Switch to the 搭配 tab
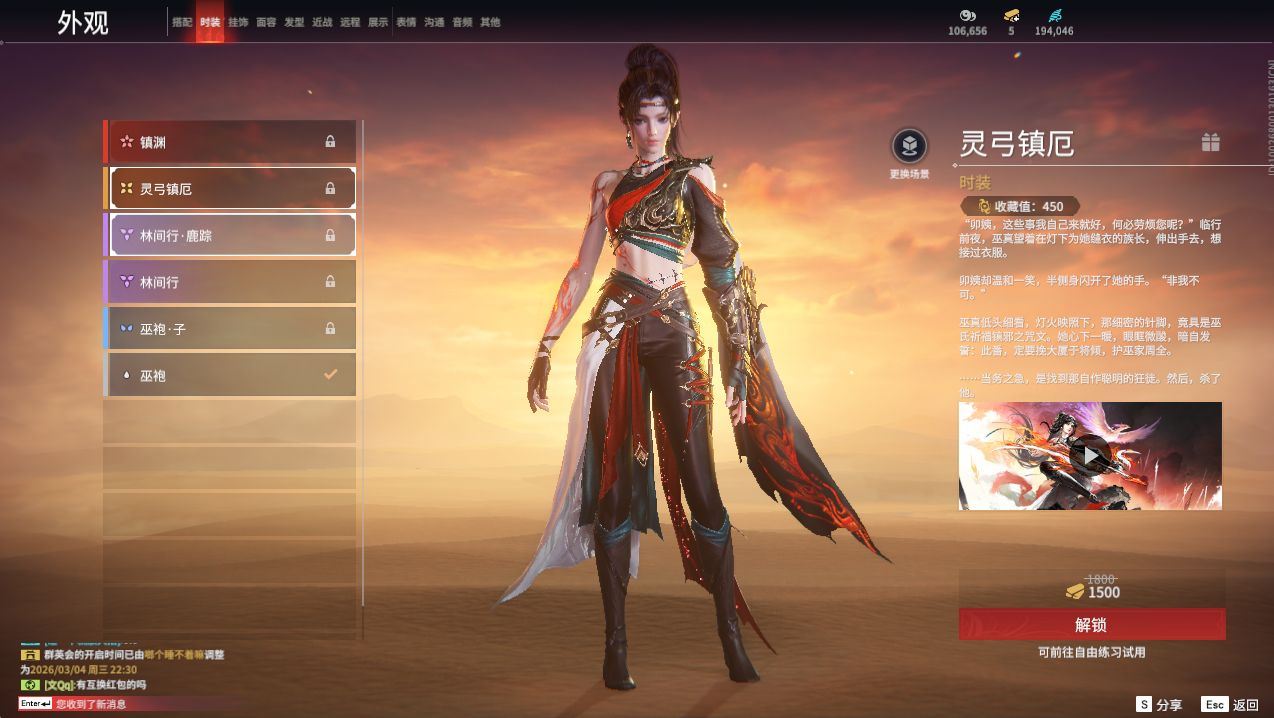The width and height of the screenshot is (1274, 718). point(181,22)
